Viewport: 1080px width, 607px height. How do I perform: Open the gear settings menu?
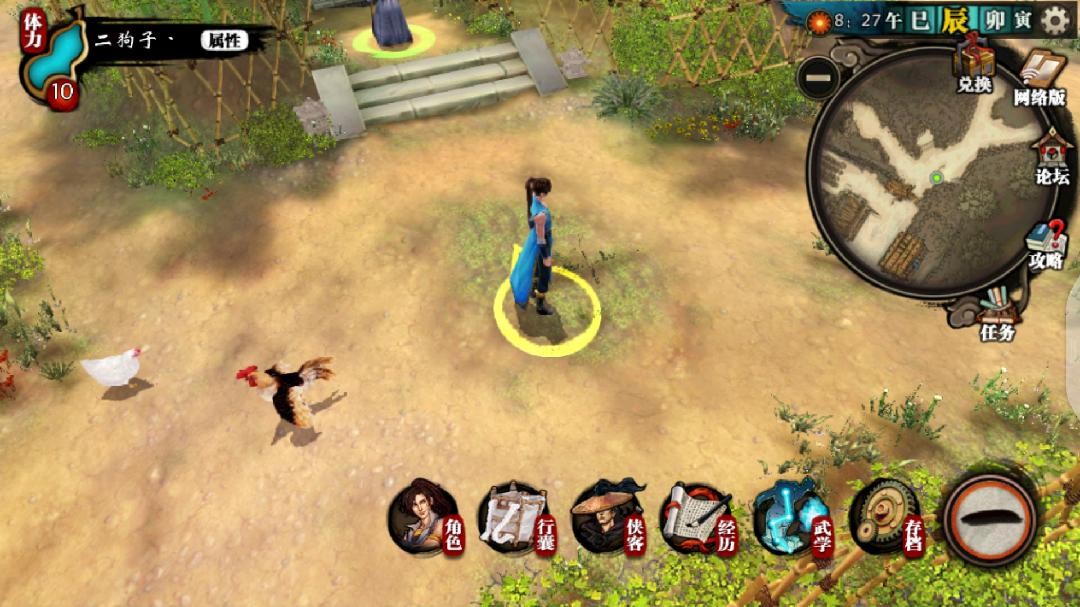coord(1056,20)
